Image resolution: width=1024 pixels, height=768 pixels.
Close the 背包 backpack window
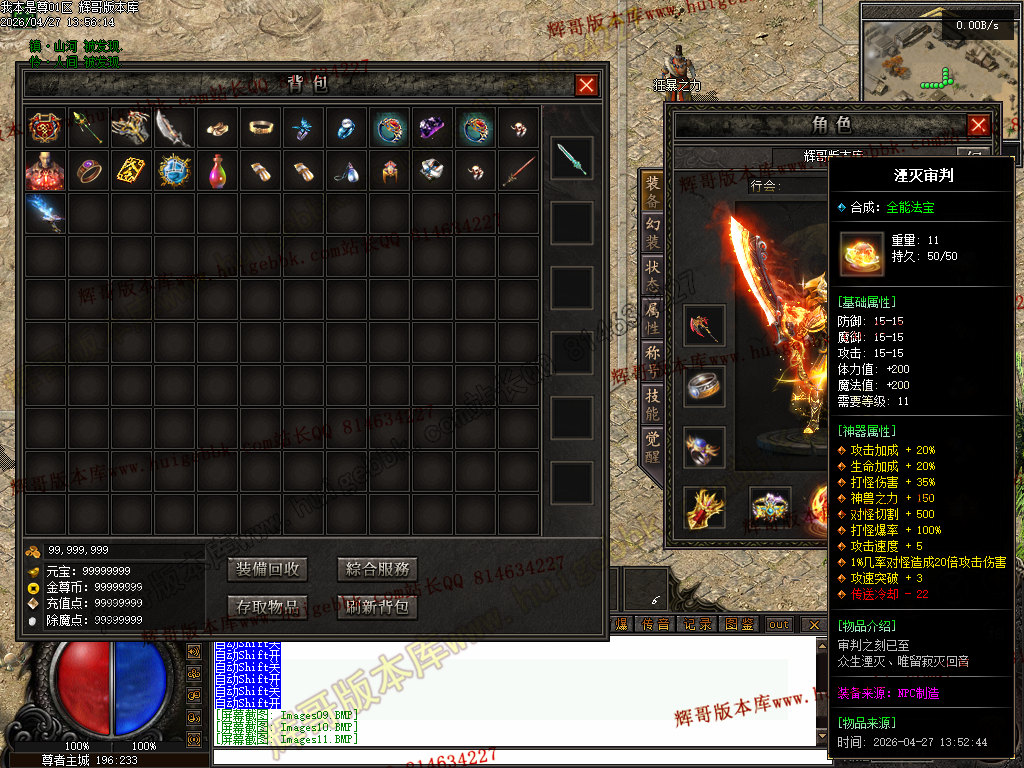(x=586, y=86)
